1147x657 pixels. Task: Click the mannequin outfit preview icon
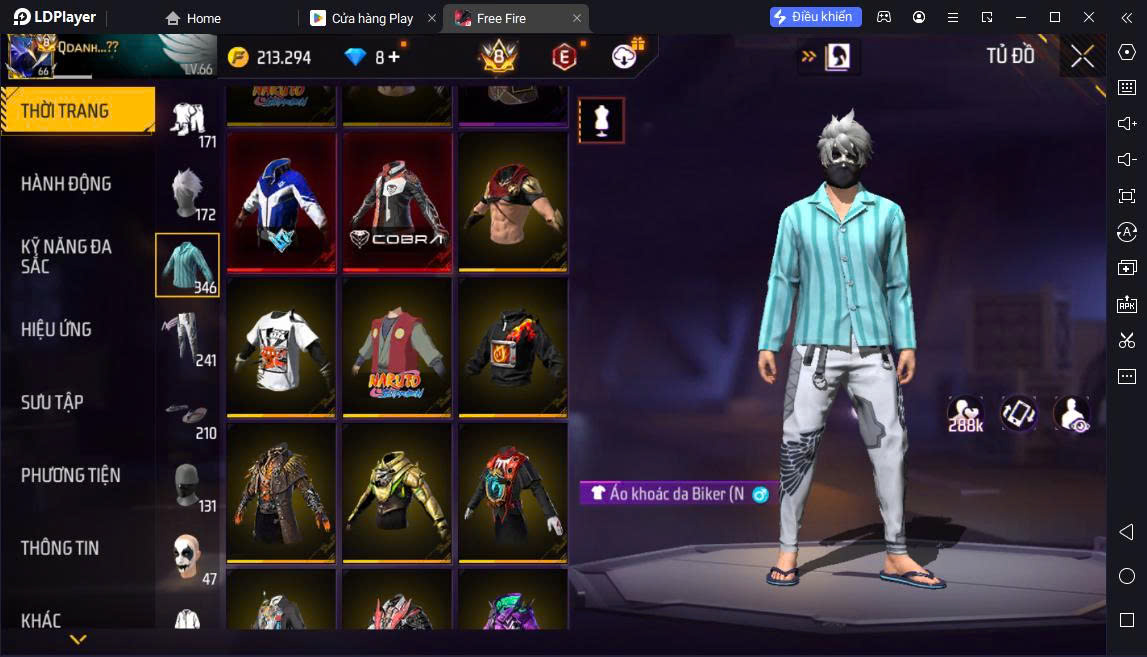(601, 120)
